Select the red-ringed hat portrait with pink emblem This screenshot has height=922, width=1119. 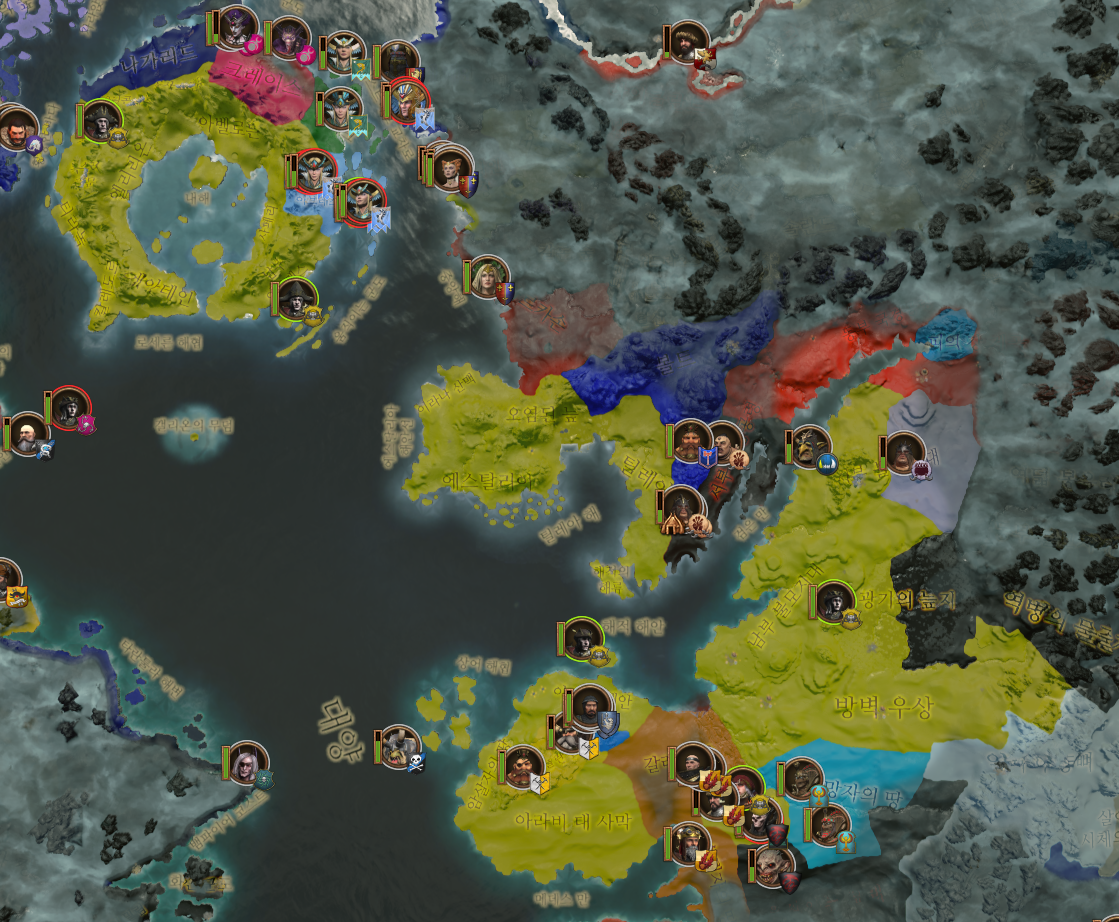point(70,408)
